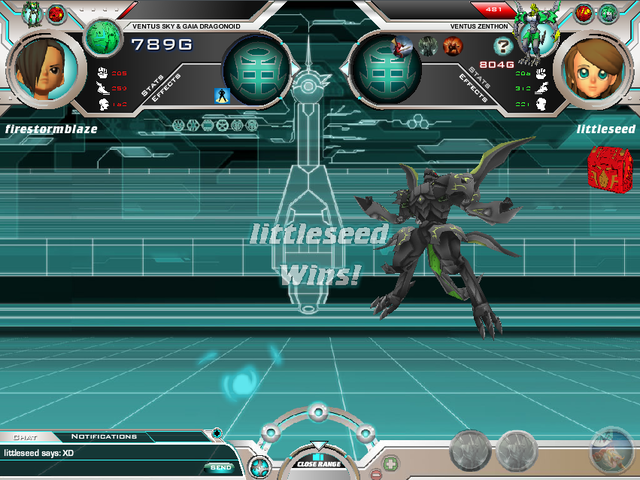Switch to the Notifications tab
640x480 pixels.
click(104, 437)
